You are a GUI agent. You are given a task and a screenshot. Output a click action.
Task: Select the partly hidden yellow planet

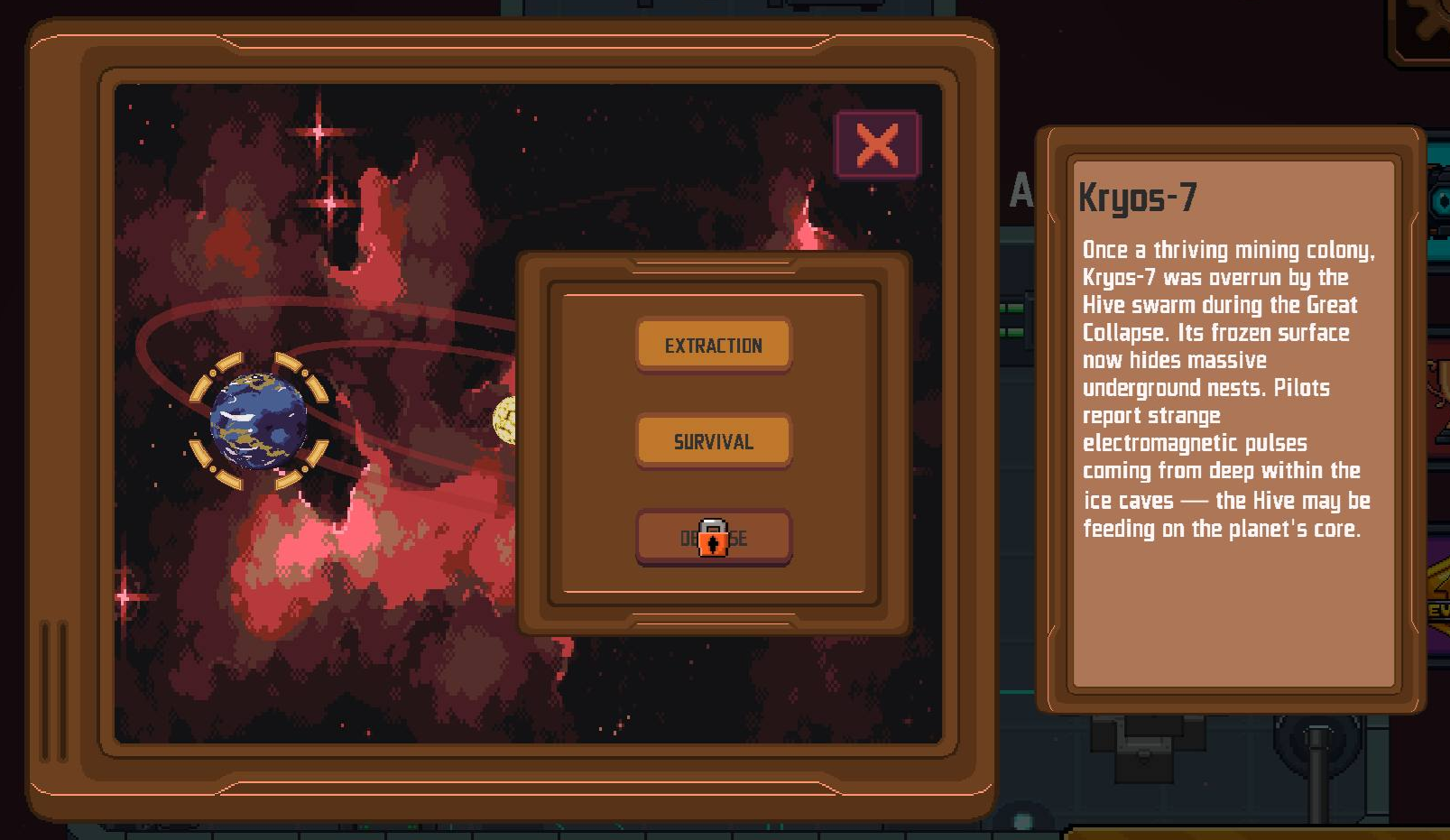coord(505,420)
